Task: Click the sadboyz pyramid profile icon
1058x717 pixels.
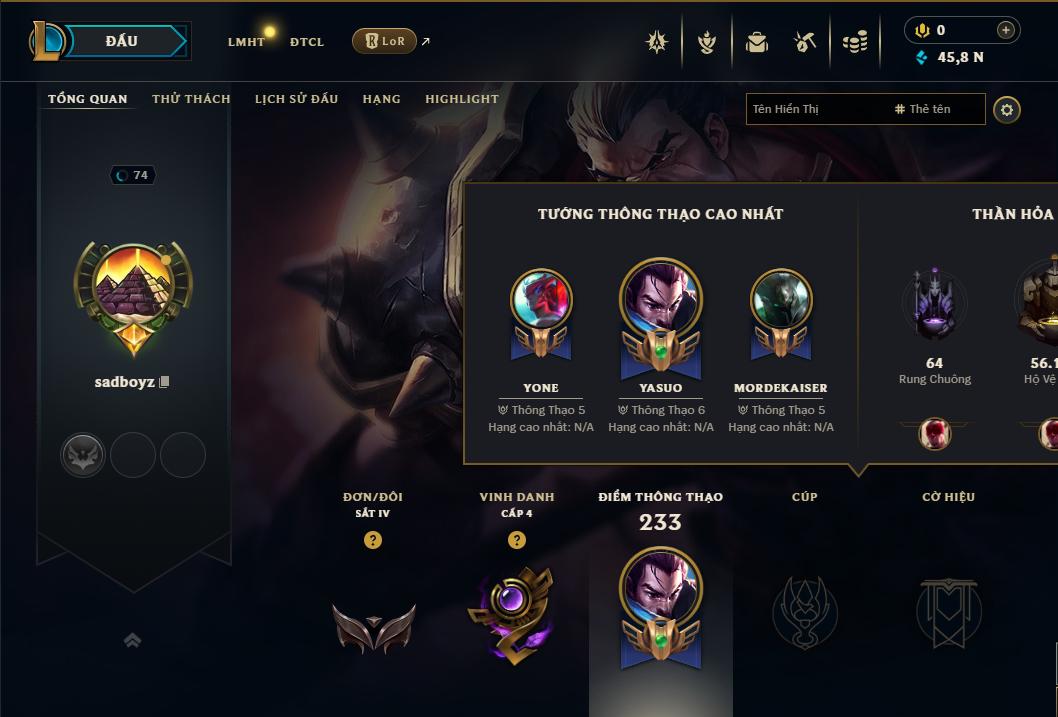Action: 134,290
